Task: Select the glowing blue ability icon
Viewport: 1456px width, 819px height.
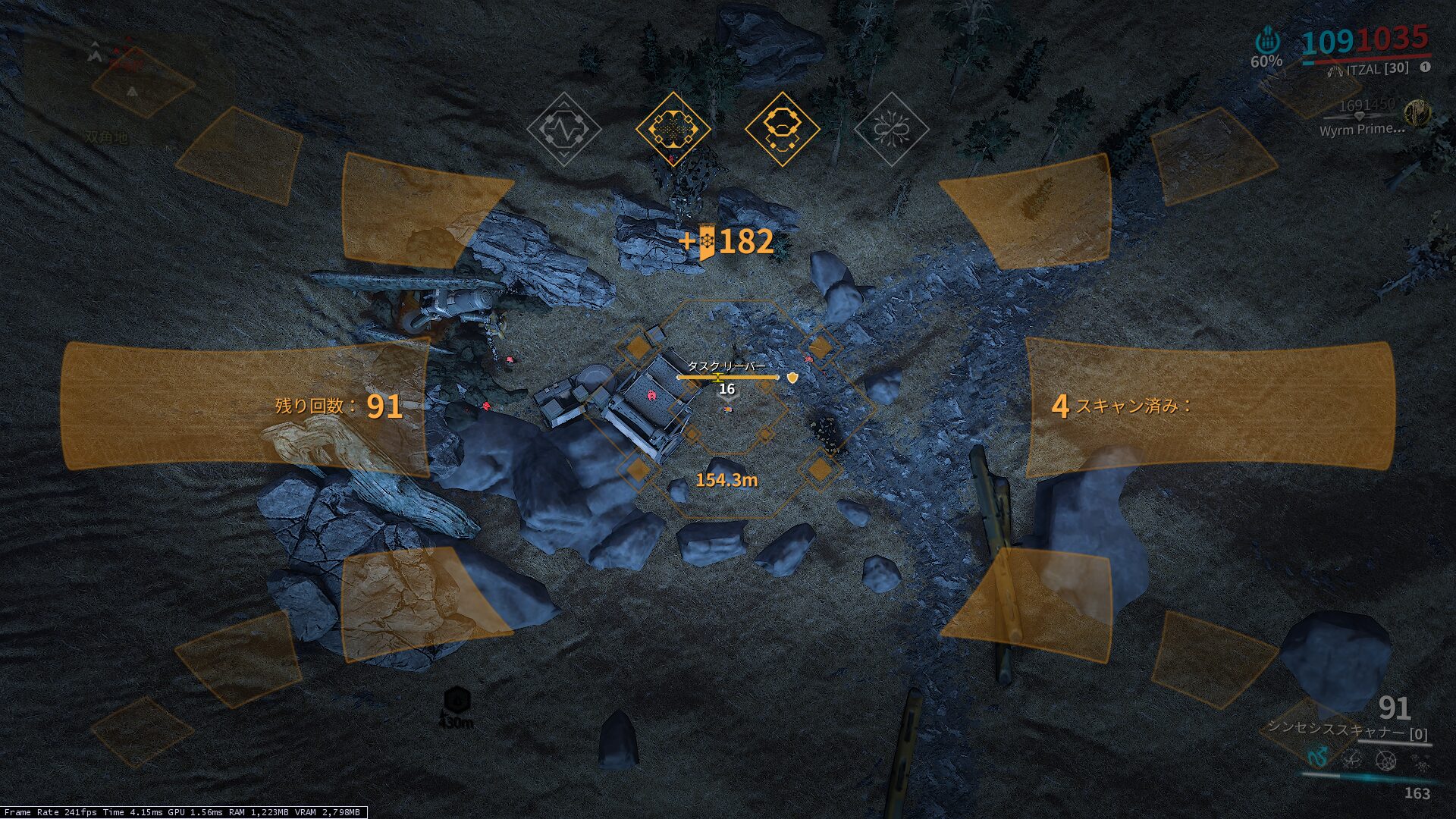Action: click(x=1318, y=756)
